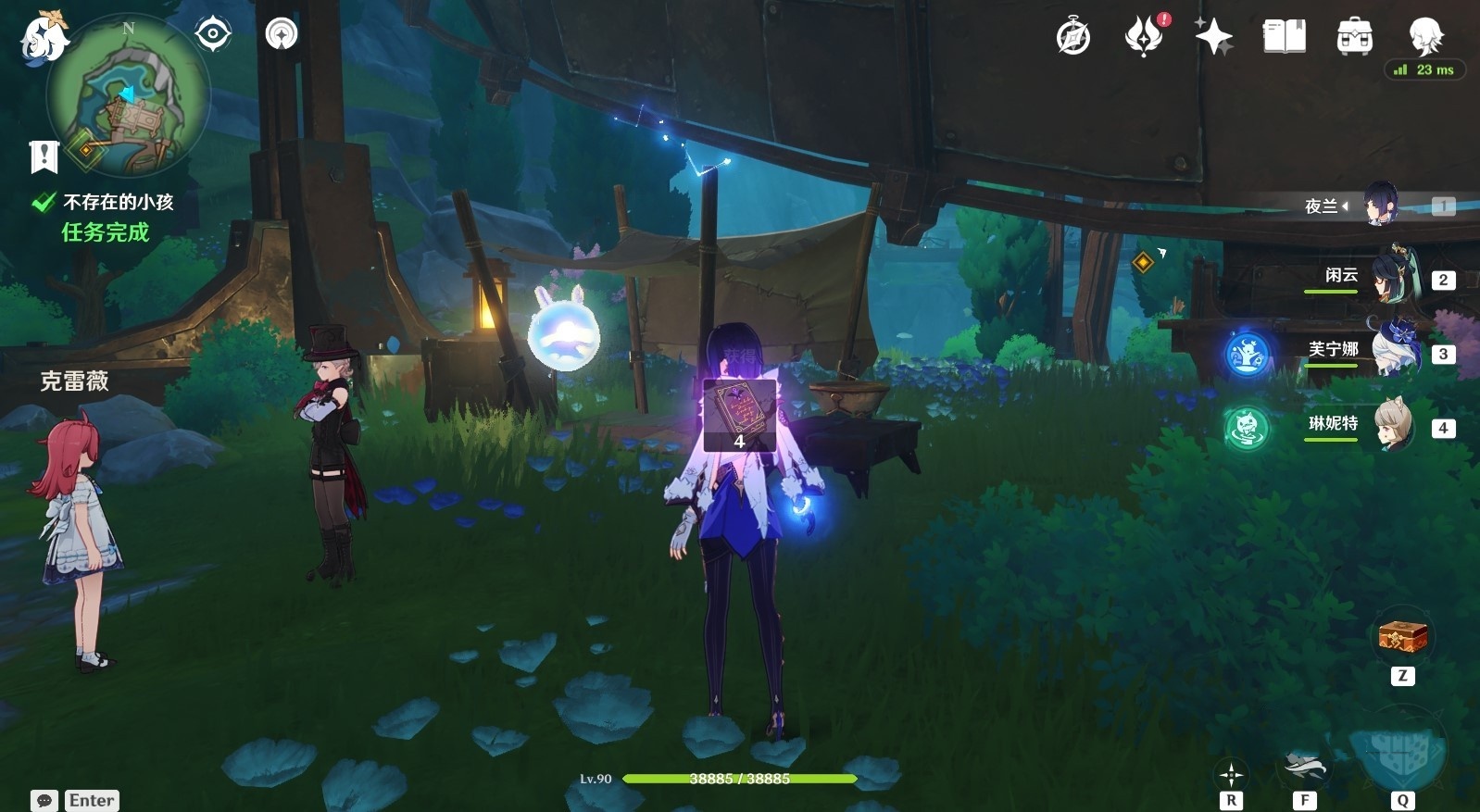Viewport: 1480px width, 812px height.
Task: Open the adventurer handbook book icon
Action: (x=1285, y=37)
